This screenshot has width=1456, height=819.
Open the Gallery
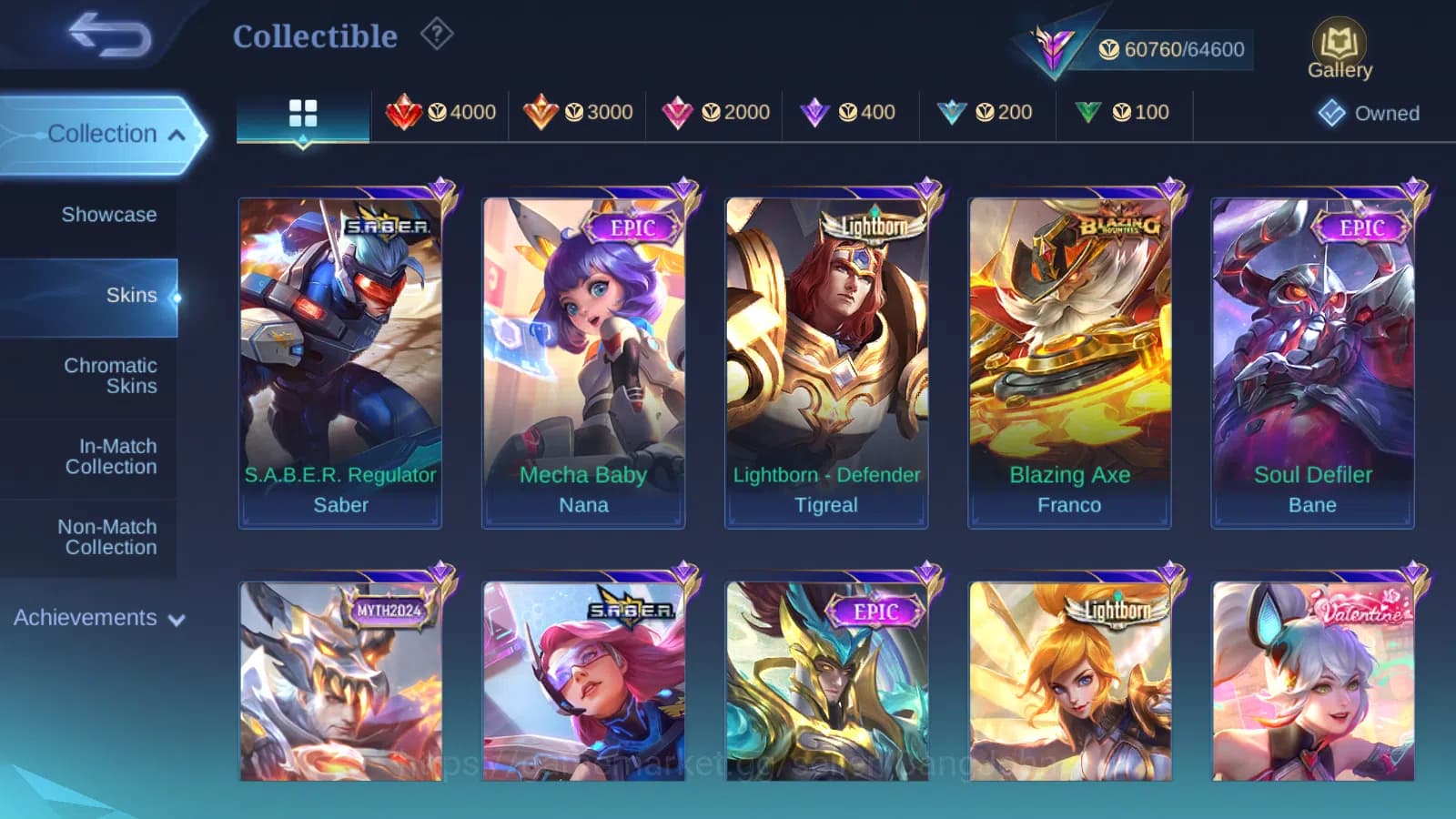tap(1338, 45)
